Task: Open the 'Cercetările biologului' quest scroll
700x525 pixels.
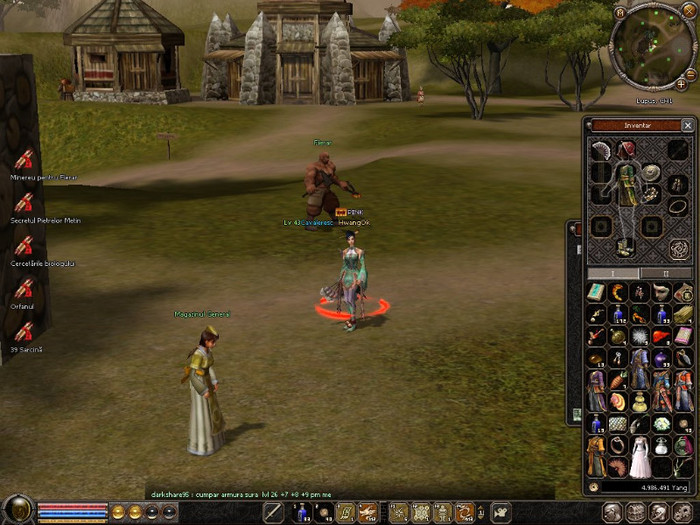Action: (x=23, y=245)
